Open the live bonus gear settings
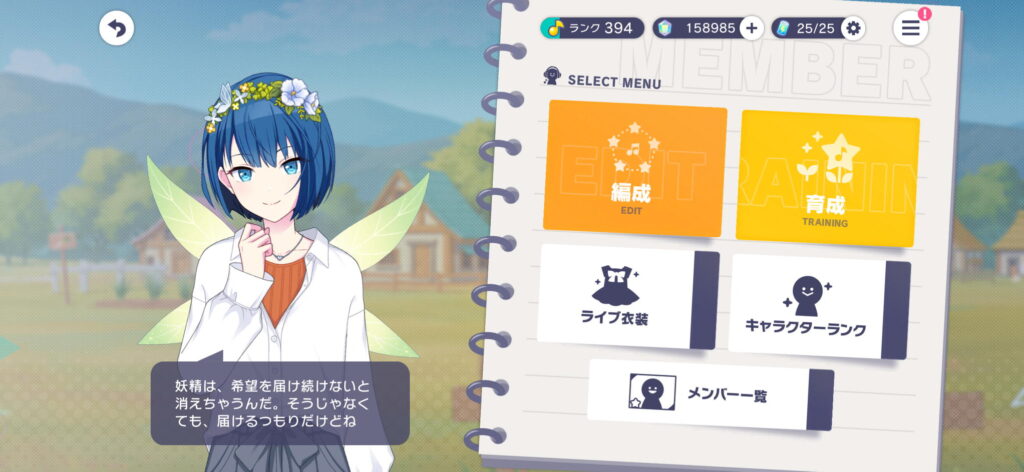 click(853, 28)
